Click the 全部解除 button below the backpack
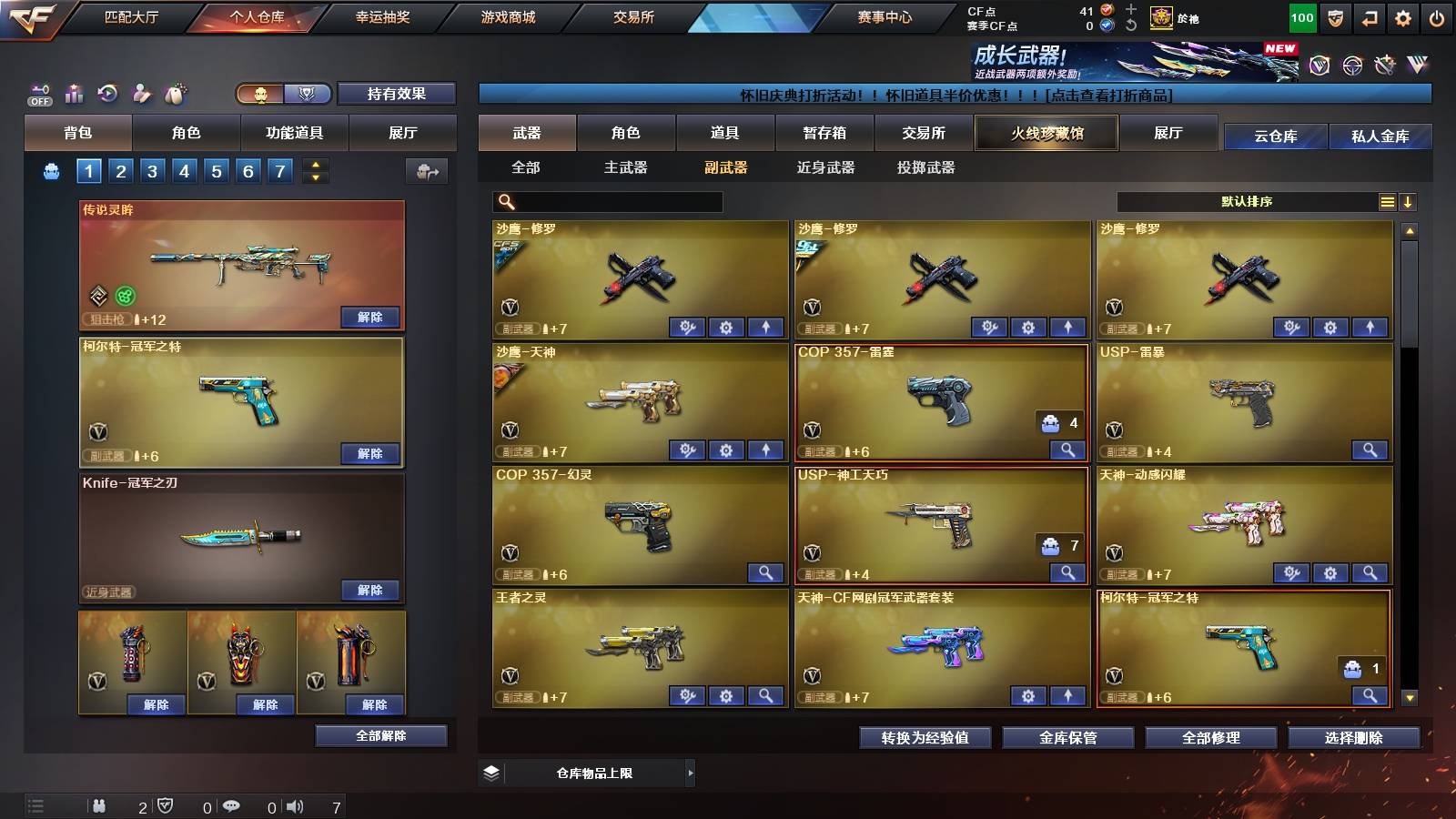 382,735
